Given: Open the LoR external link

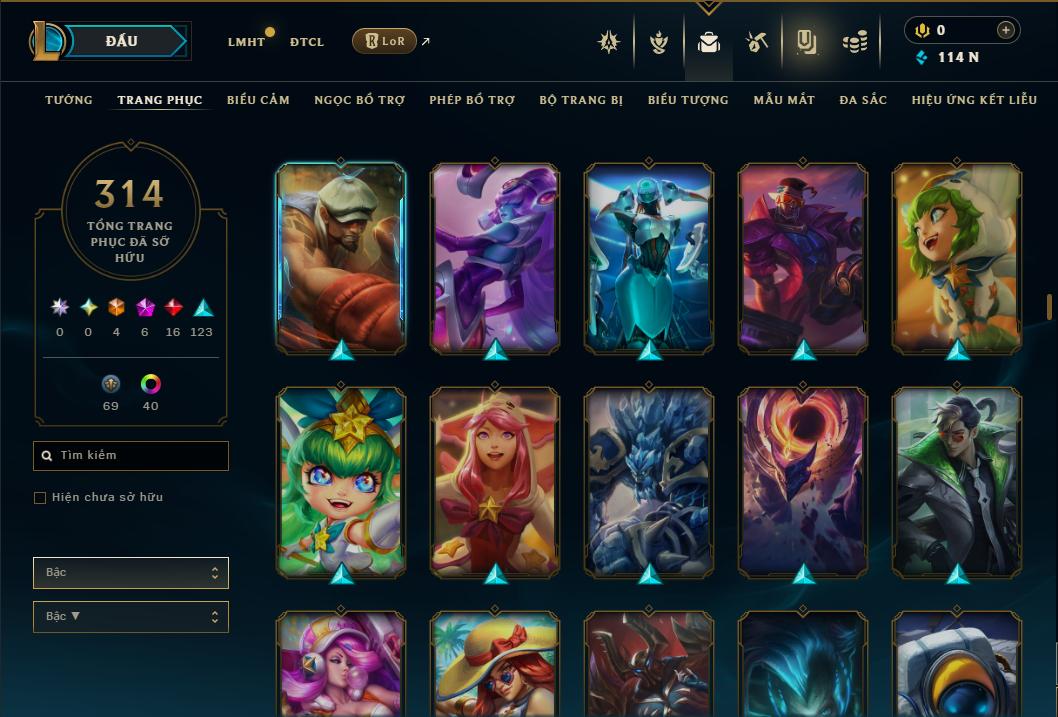Looking at the screenshot, I should tap(385, 41).
